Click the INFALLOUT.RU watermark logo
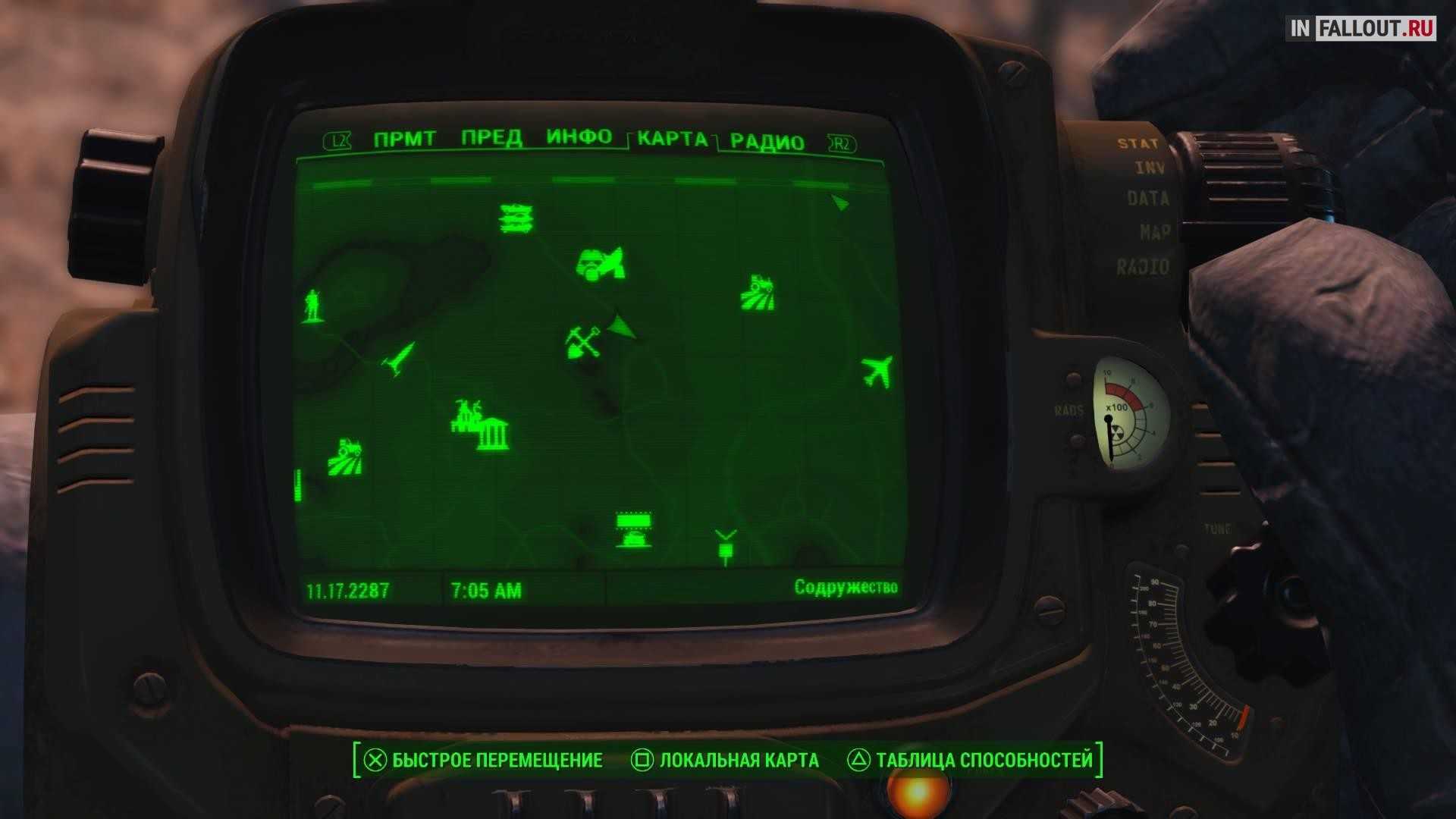1456x819 pixels. [1360, 29]
